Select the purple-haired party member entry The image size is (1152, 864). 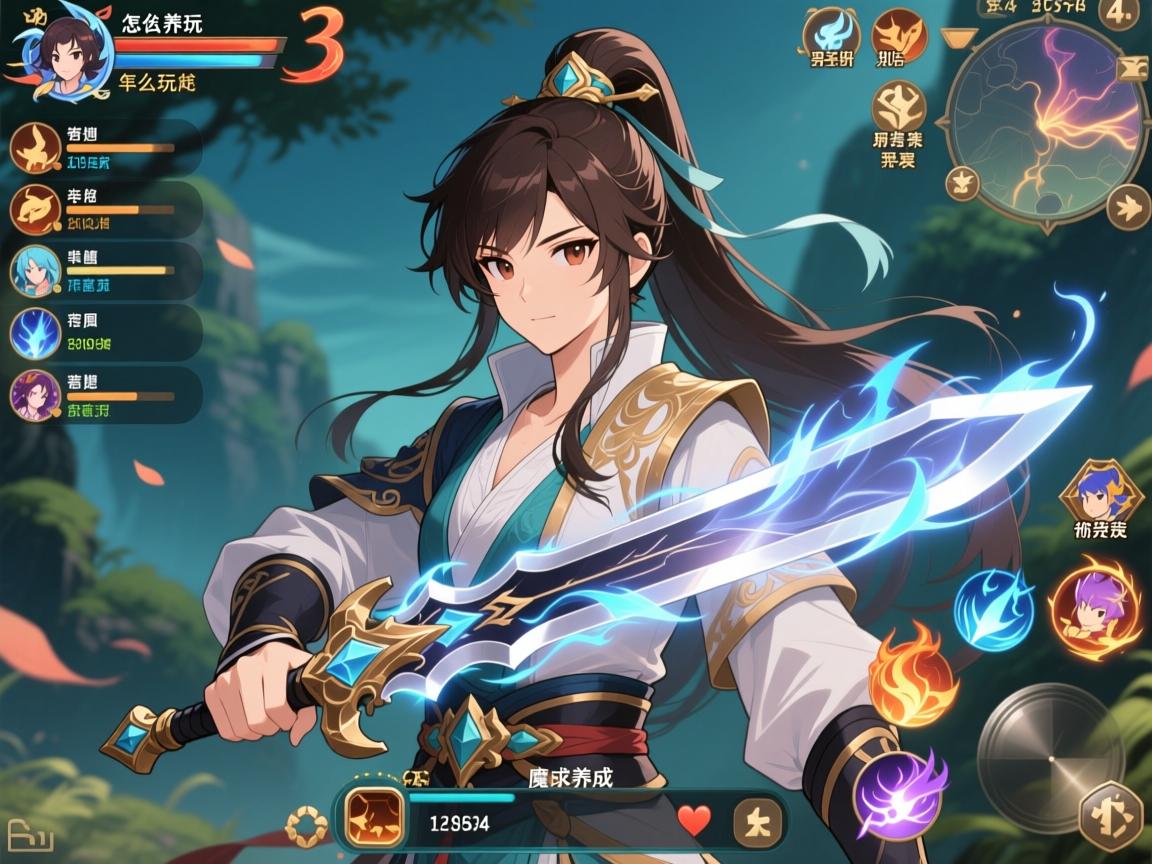pyautogui.click(x=35, y=395)
